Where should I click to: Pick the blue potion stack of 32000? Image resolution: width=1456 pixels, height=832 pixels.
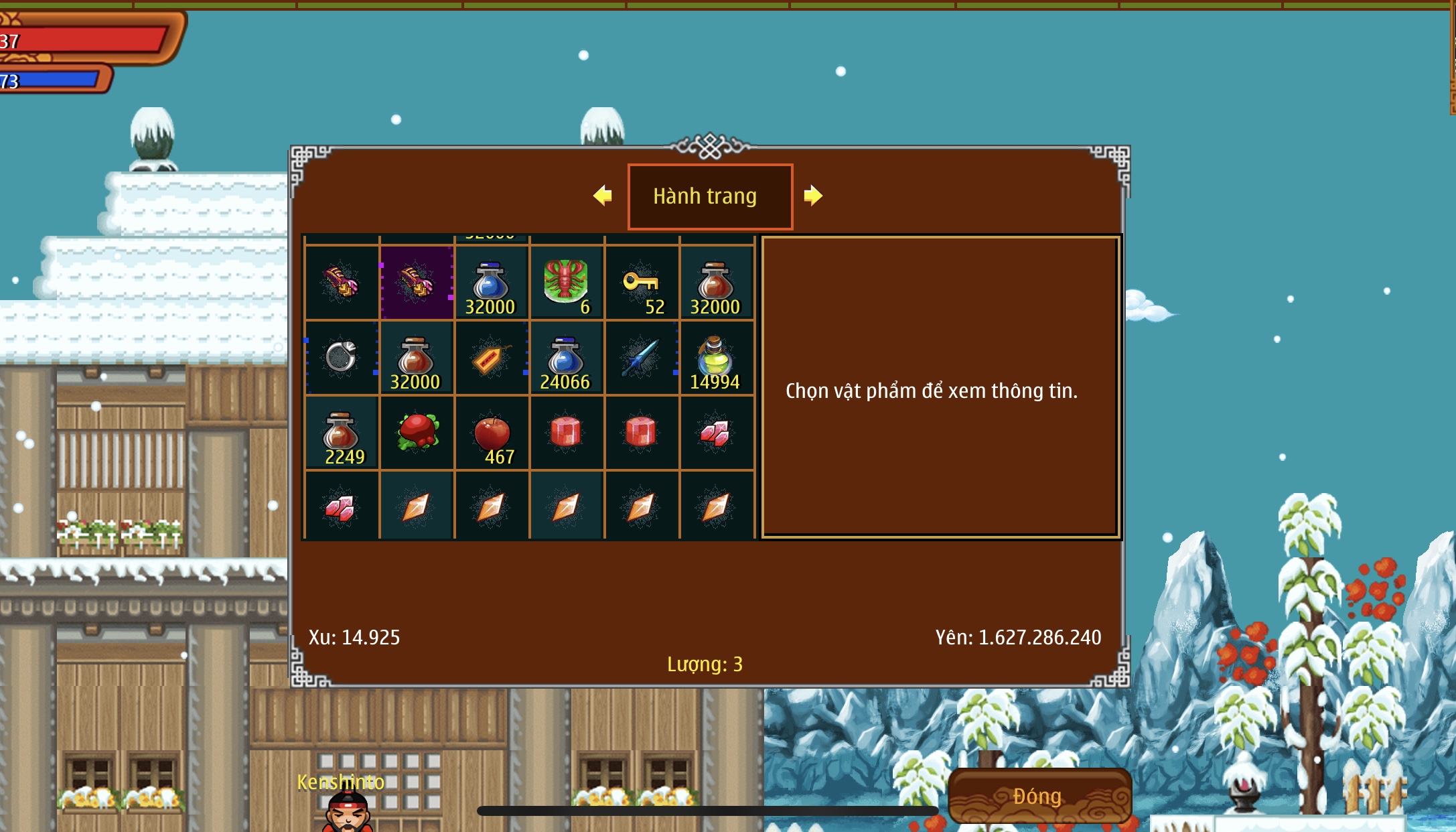492,283
